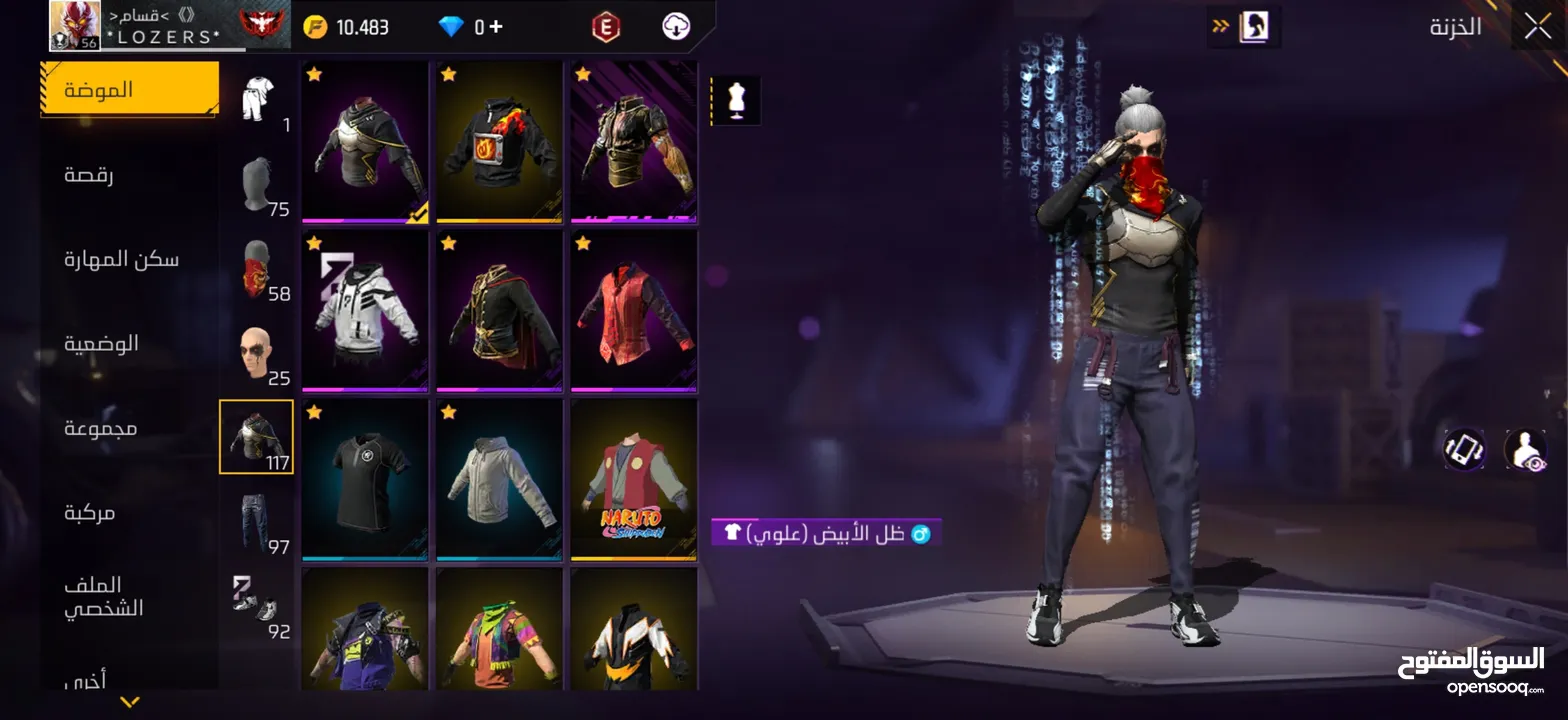Open the shoes category with 92 items
The height and width of the screenshot is (720, 1568).
coord(257,604)
